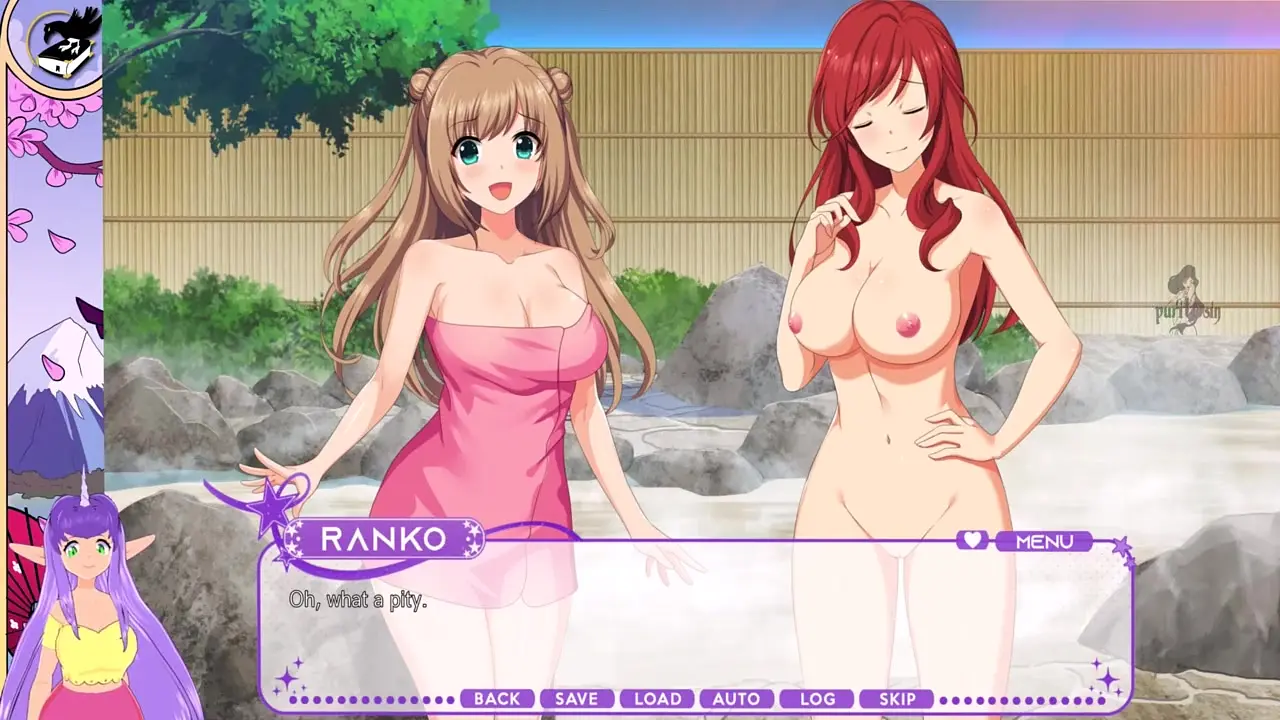Viewport: 1280px width, 720px height.
Task: Click the heart icon beside Menu
Action: pyautogui.click(x=971, y=540)
